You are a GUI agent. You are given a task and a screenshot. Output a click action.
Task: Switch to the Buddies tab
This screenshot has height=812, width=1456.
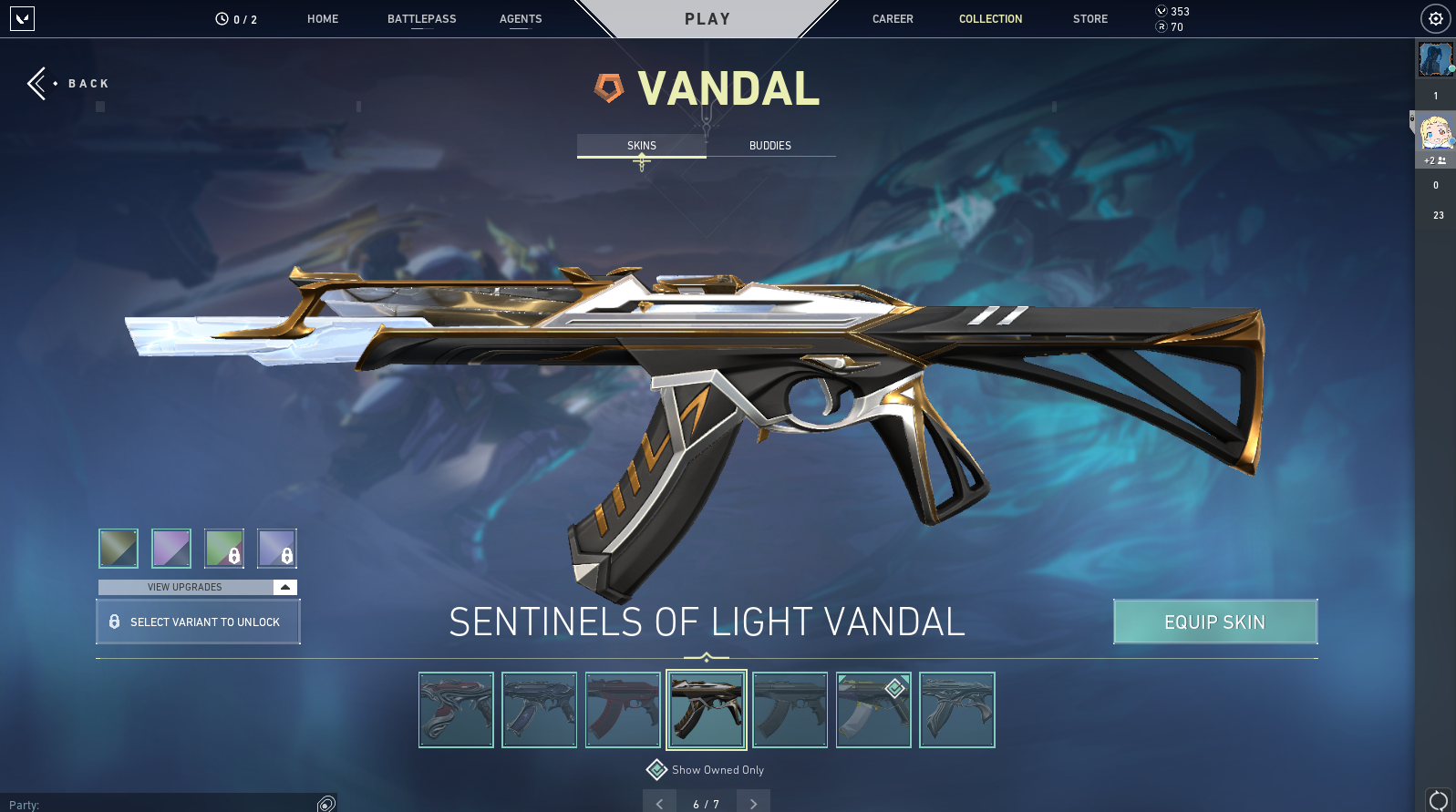pyautogui.click(x=769, y=145)
